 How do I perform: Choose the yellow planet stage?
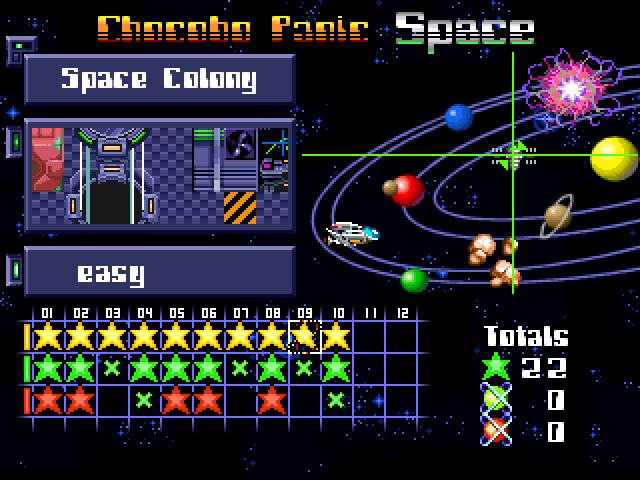coord(614,158)
